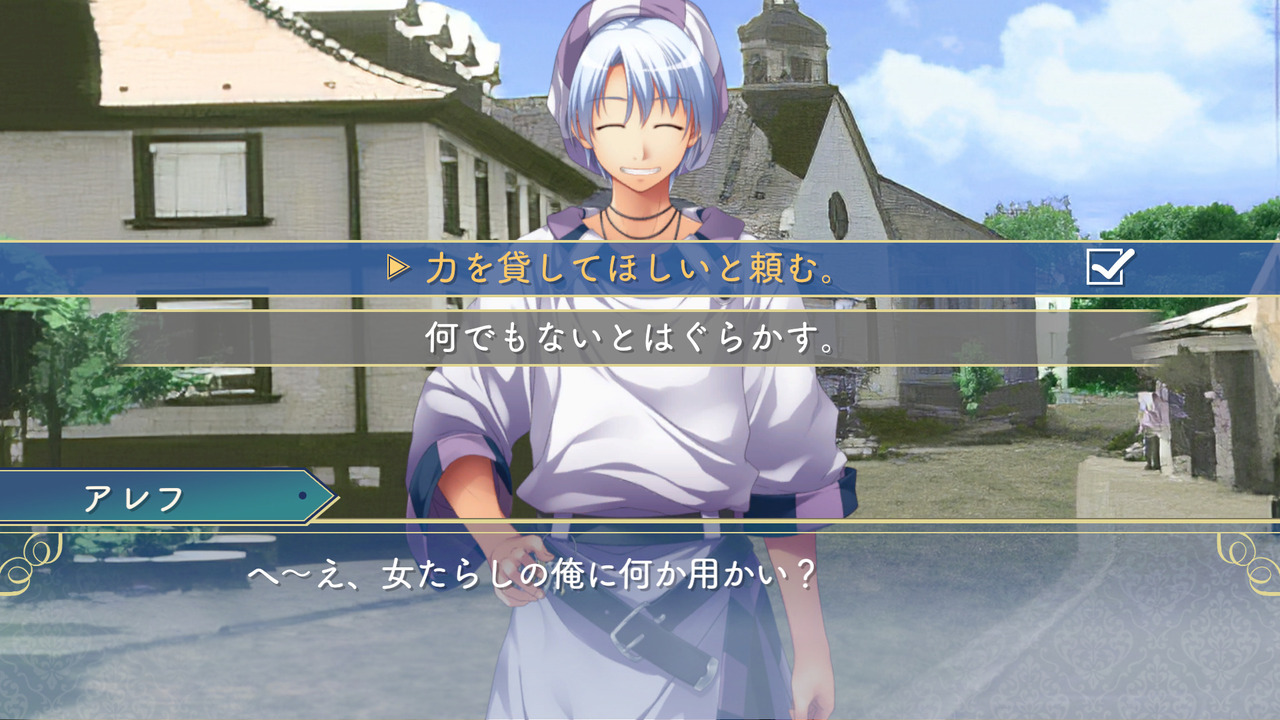The height and width of the screenshot is (720, 1280).
Task: Click the gold border of the choice banner
Action: tap(640, 242)
